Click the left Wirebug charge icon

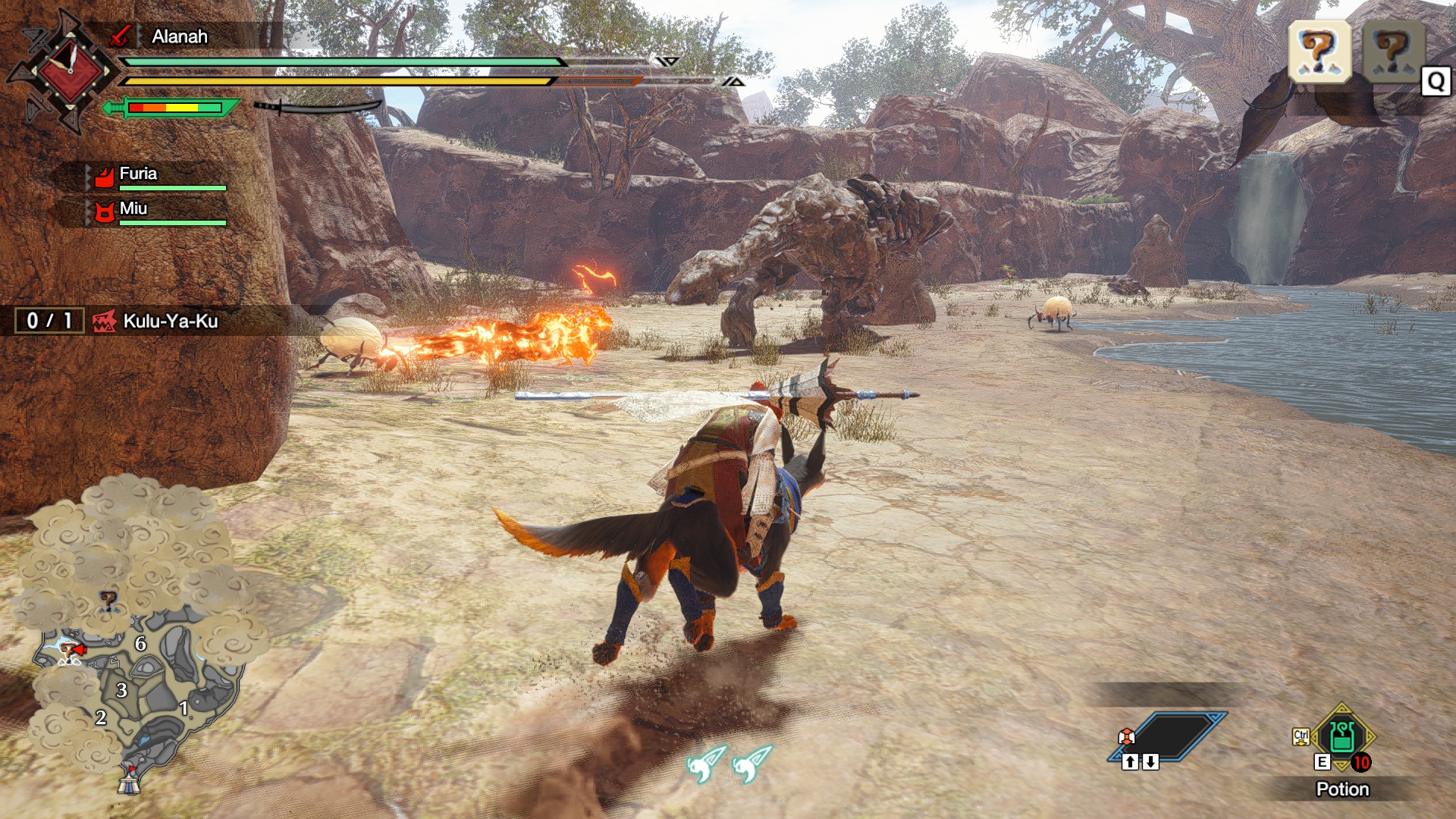[705, 763]
